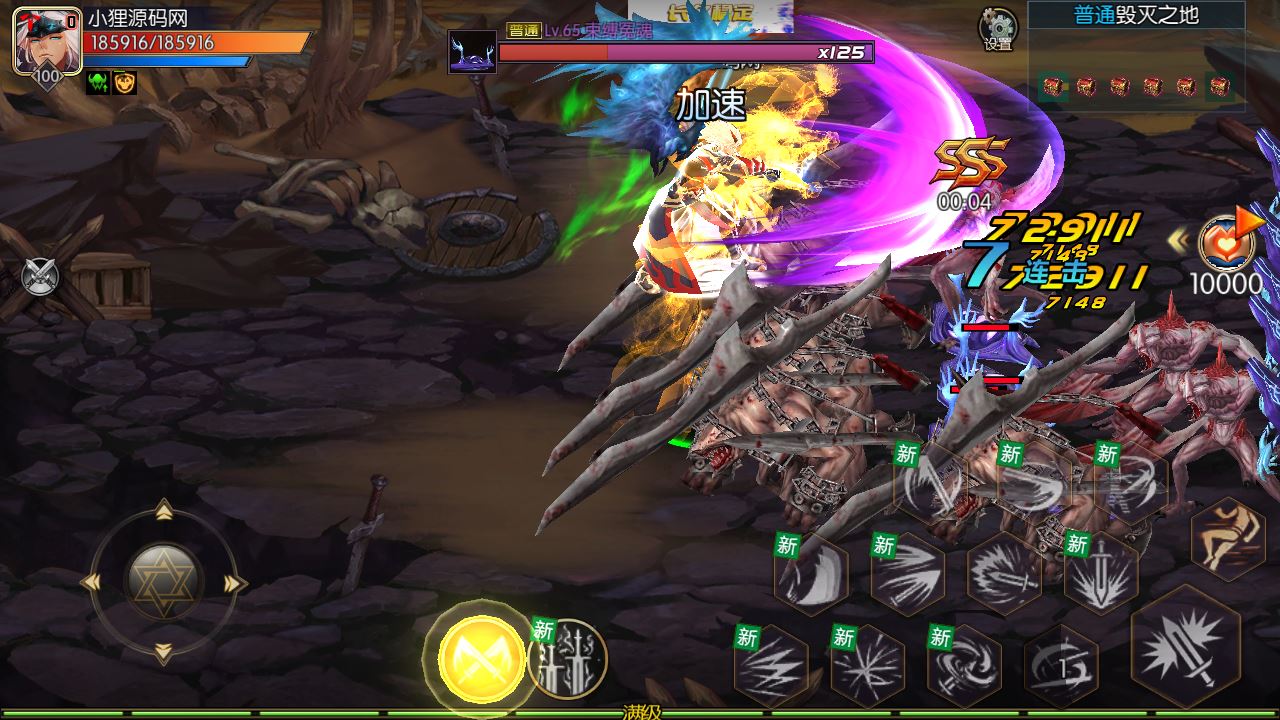Open the 设置 gear settings button
This screenshot has height=720, width=1280.
pyautogui.click(x=997, y=29)
